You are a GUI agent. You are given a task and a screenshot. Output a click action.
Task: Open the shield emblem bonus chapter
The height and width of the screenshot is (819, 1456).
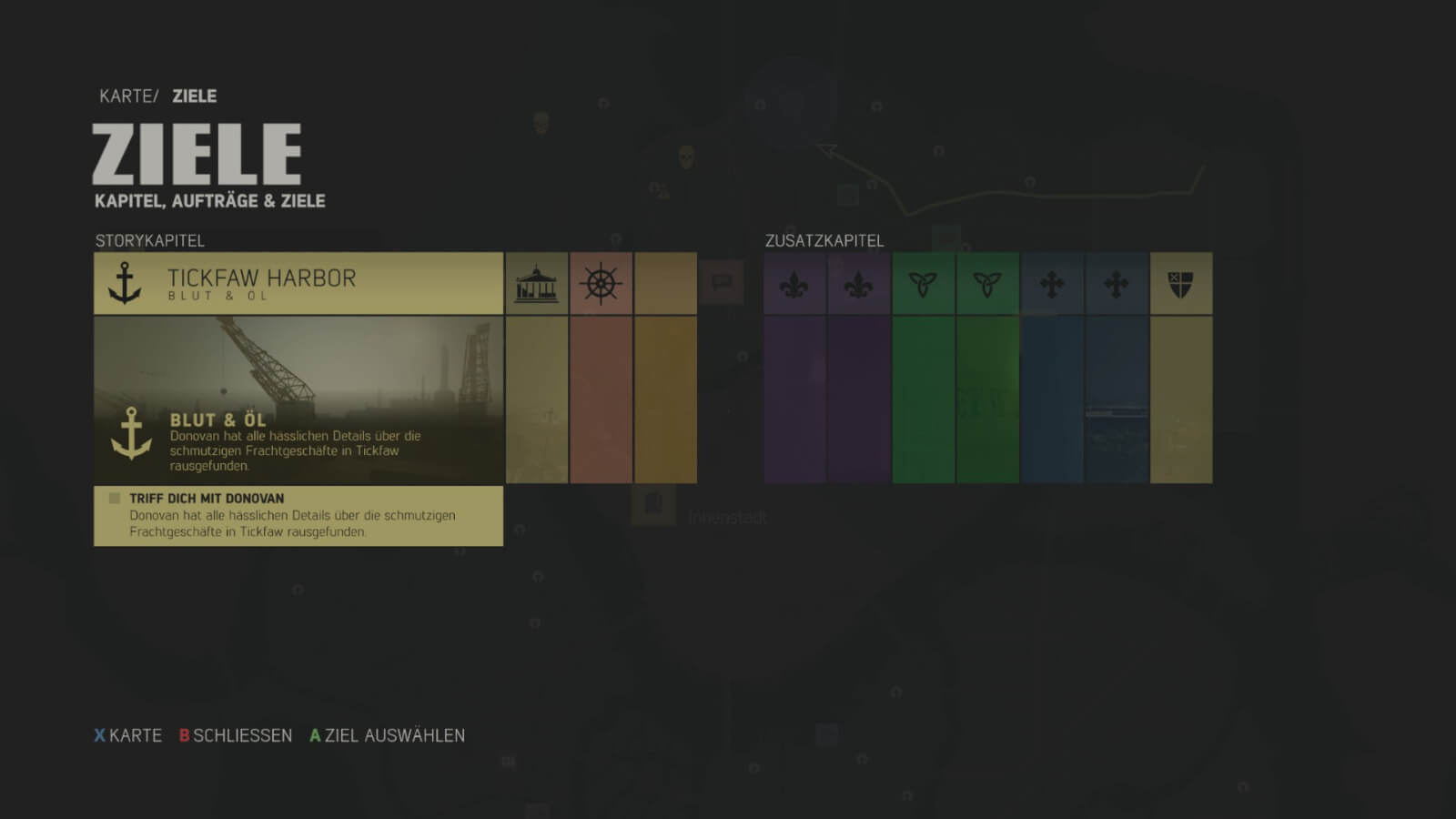click(1180, 284)
